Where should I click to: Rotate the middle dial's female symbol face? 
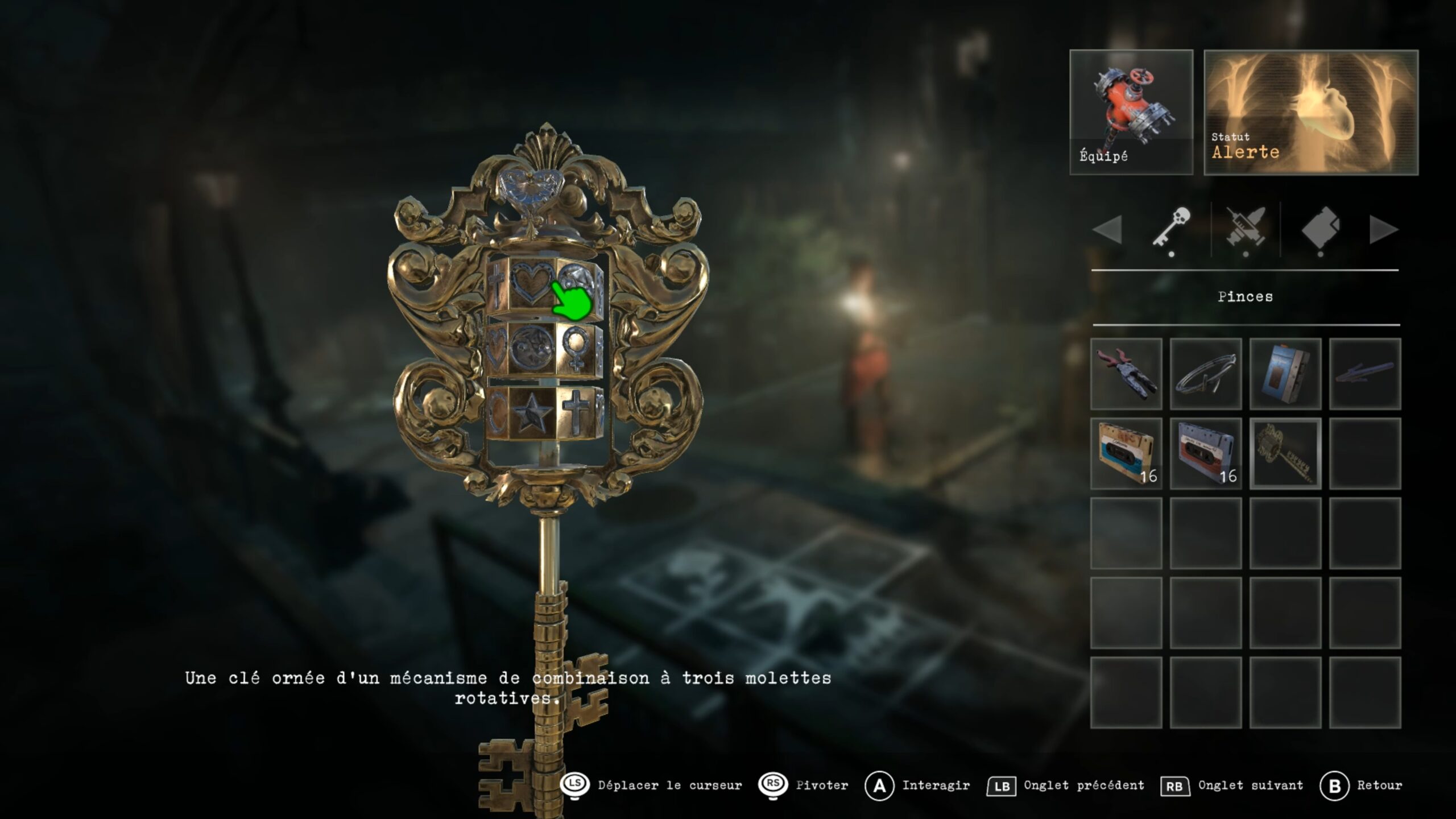576,348
